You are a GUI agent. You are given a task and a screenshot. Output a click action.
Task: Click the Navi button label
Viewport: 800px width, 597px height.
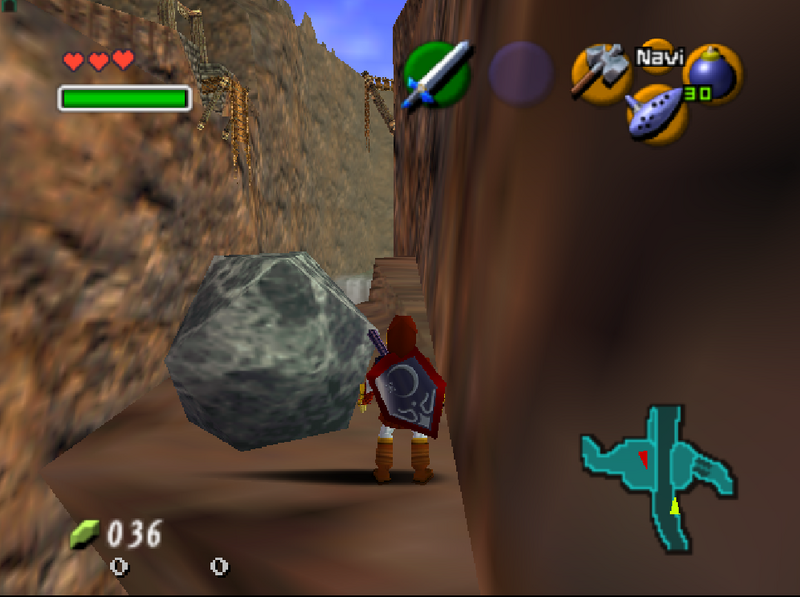point(659,56)
